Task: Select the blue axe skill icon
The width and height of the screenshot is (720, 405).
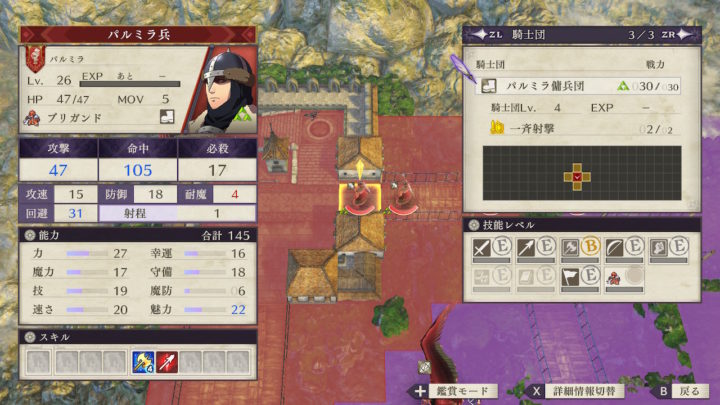Action: [x=142, y=361]
